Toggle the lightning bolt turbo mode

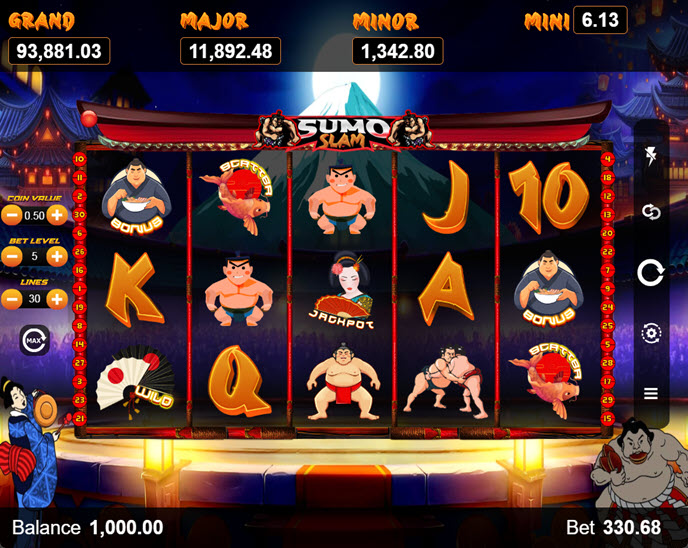pyautogui.click(x=651, y=156)
